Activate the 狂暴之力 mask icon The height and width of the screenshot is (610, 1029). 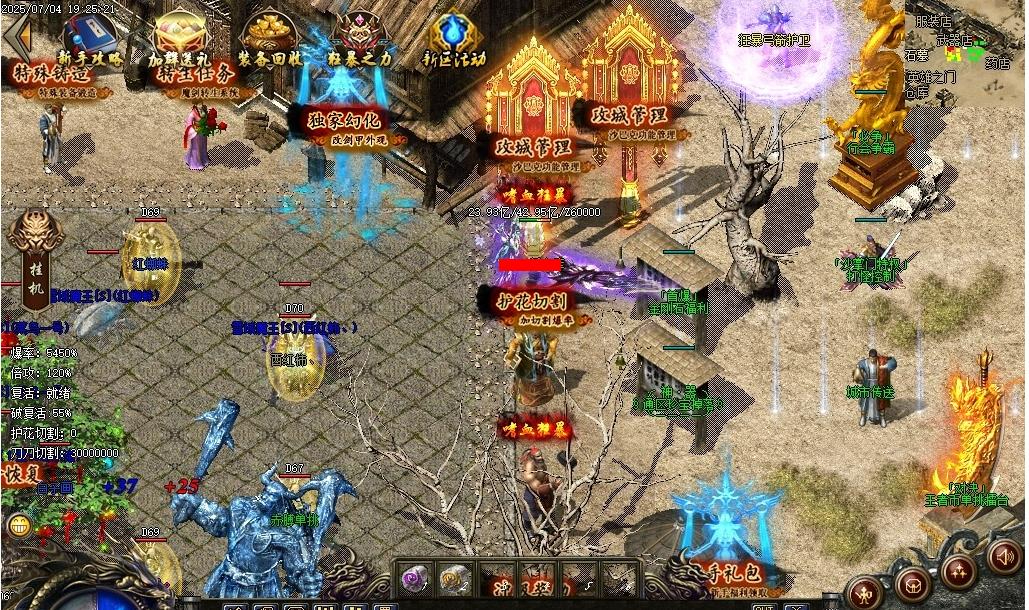[358, 36]
